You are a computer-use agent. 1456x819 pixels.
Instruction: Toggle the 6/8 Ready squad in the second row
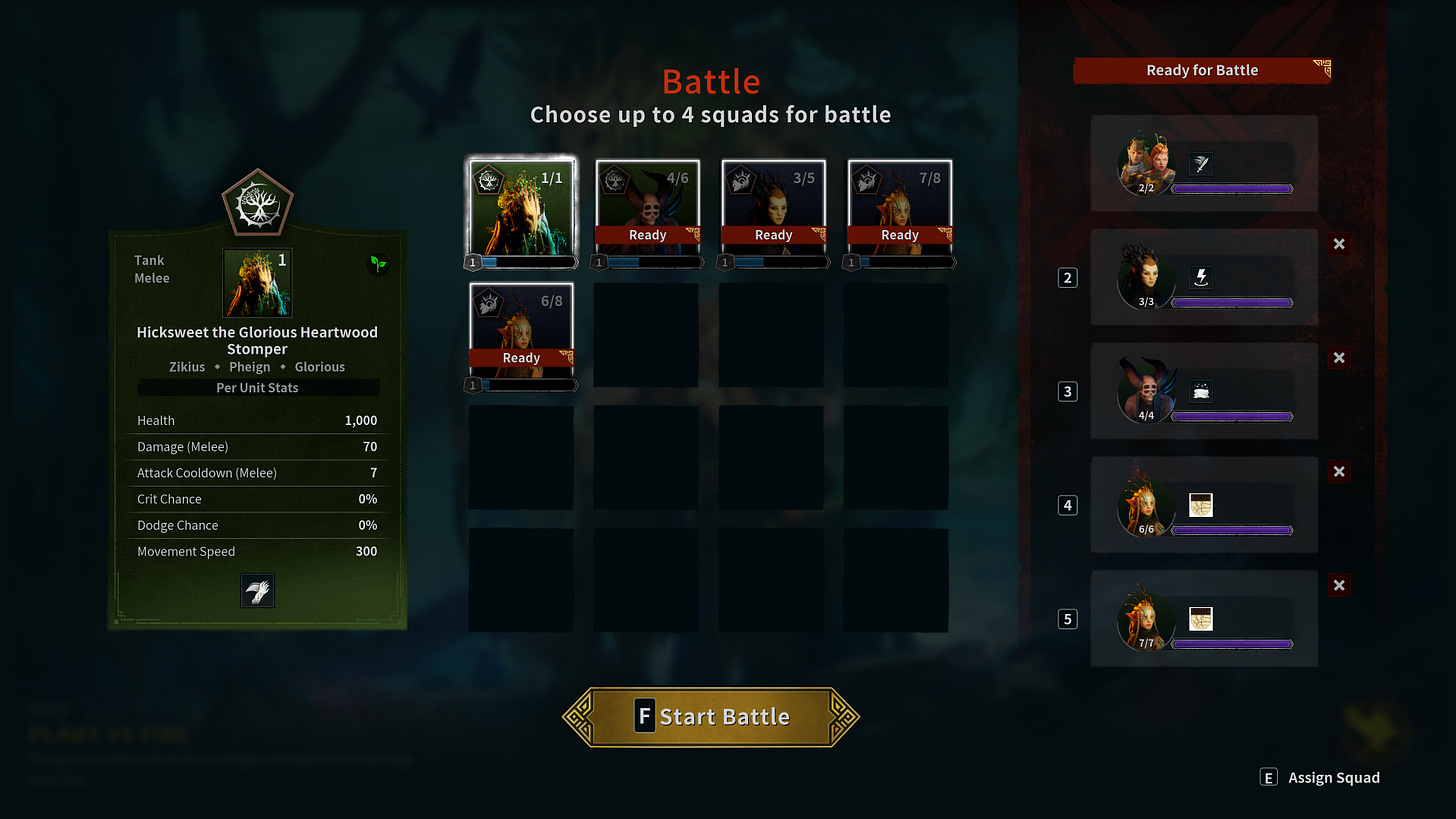click(521, 330)
